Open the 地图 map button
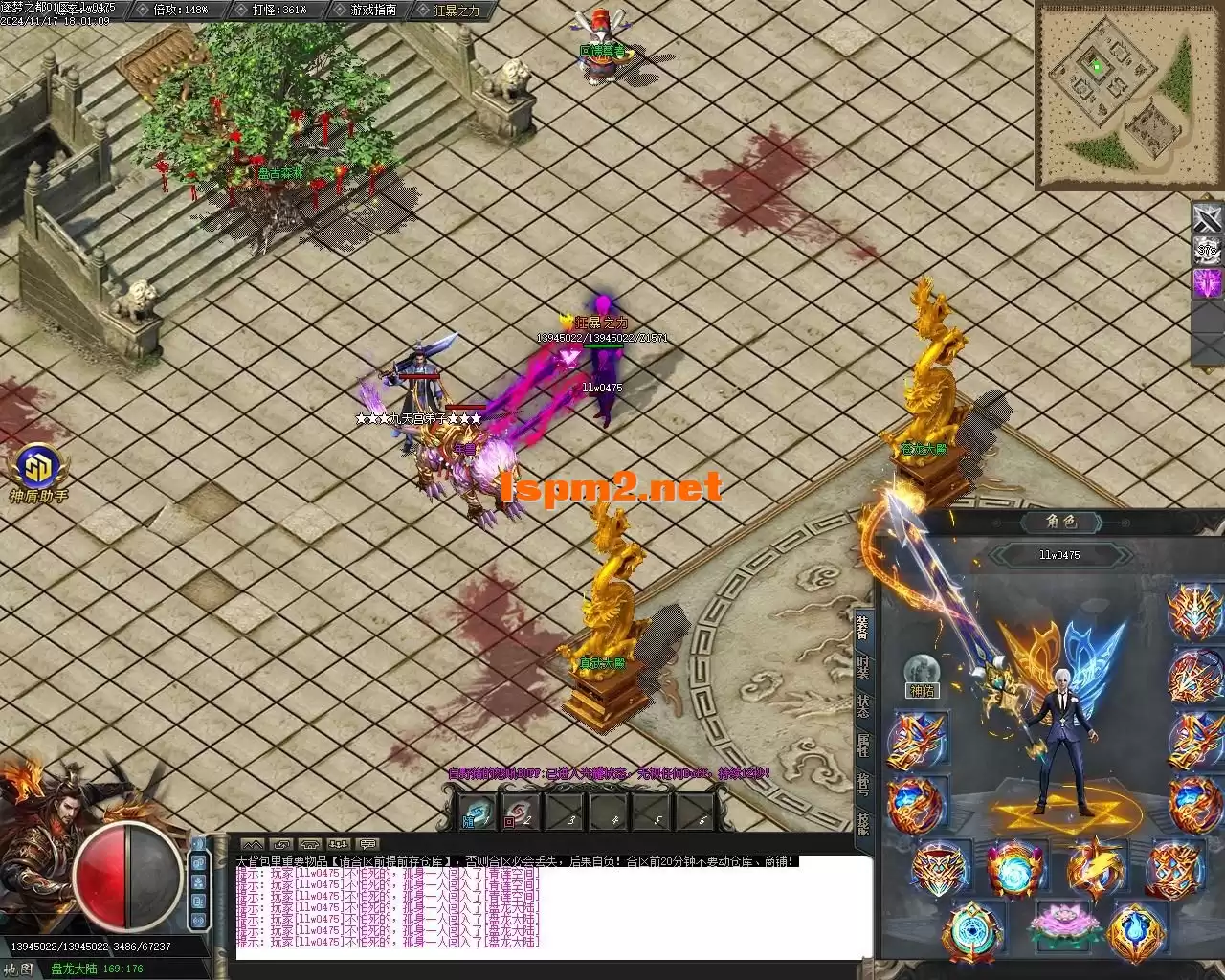The width and height of the screenshot is (1225, 980). pos(21,969)
